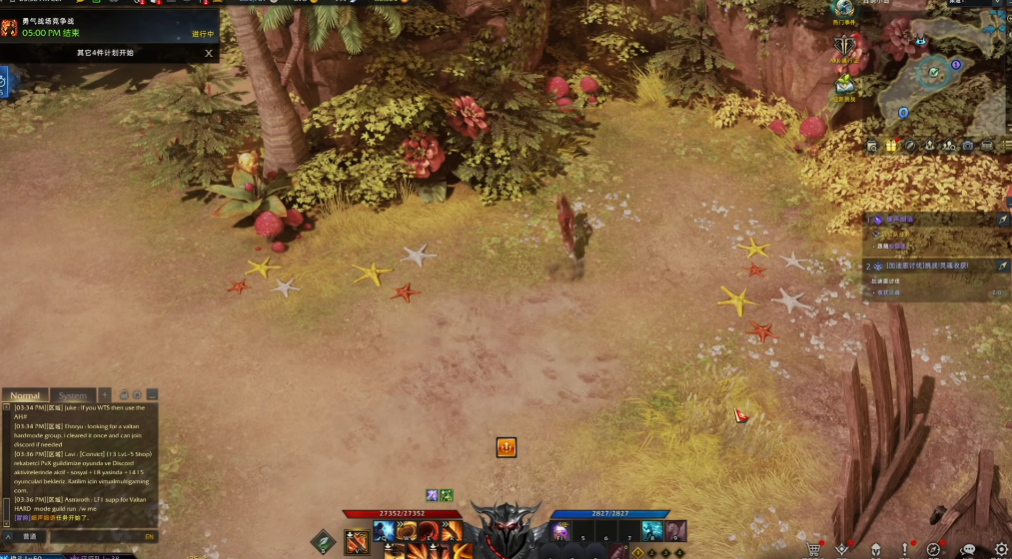Click the camera screenshot icon below minimap

click(x=968, y=146)
